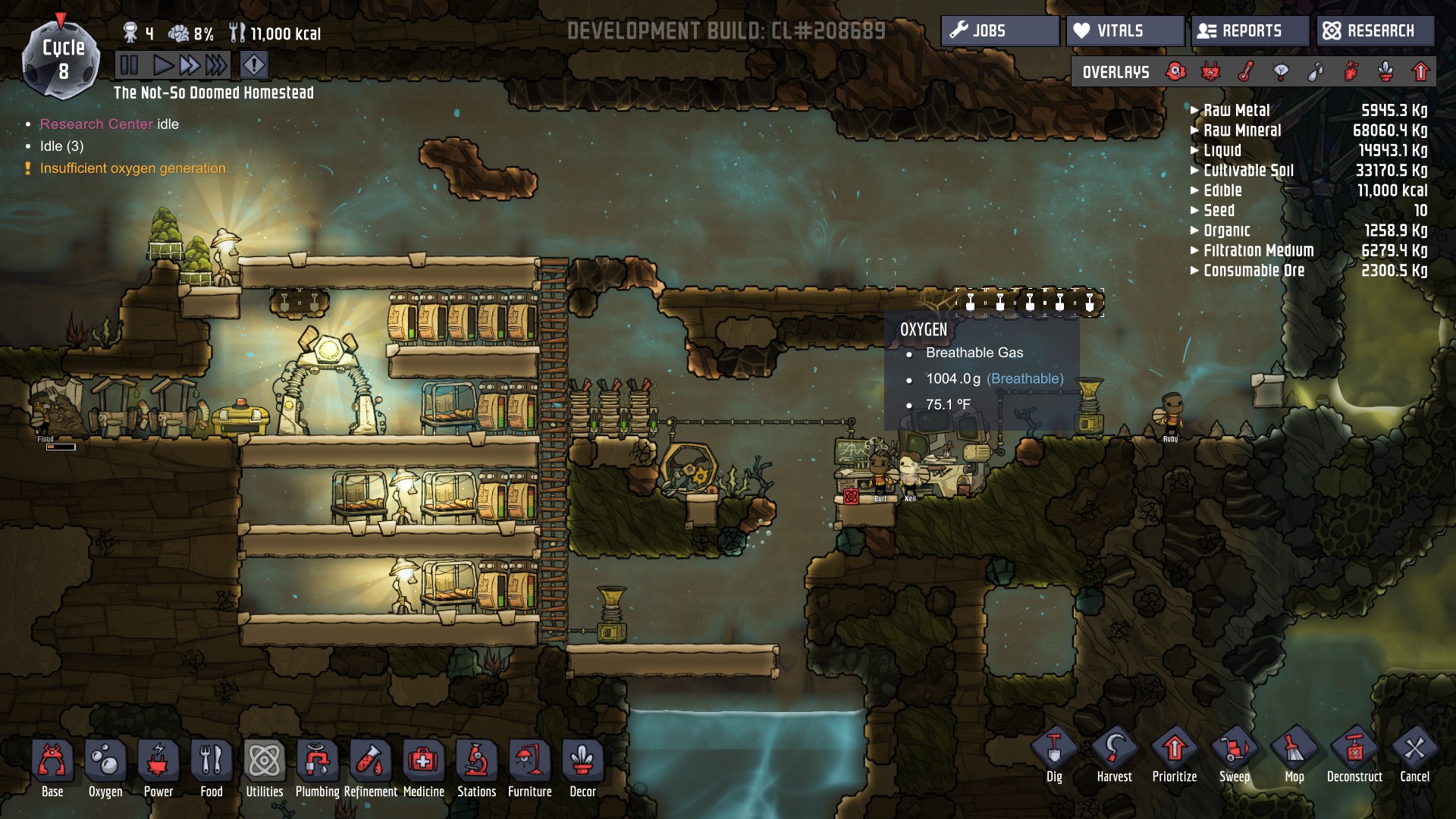
Task: Choose the Plumbing build category
Action: click(x=318, y=770)
